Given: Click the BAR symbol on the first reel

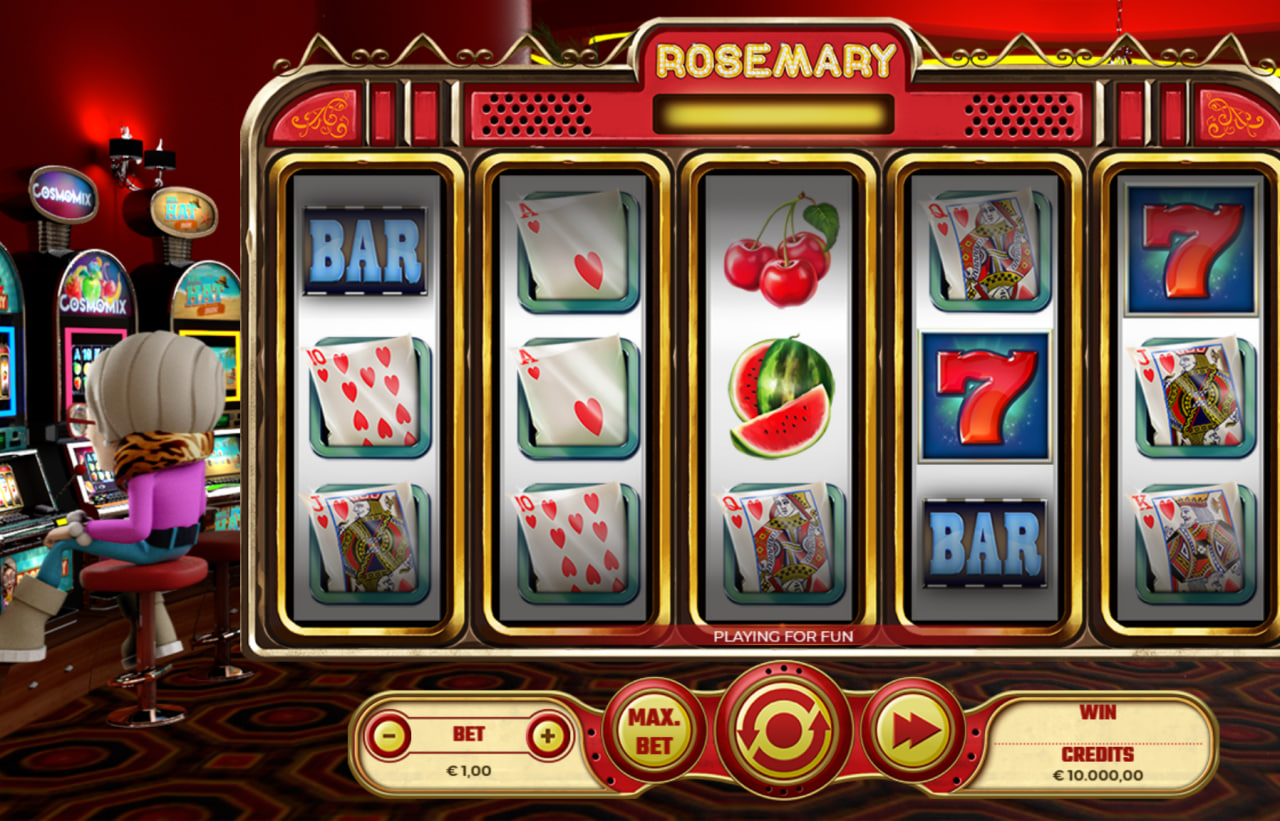Looking at the screenshot, I should click(363, 250).
